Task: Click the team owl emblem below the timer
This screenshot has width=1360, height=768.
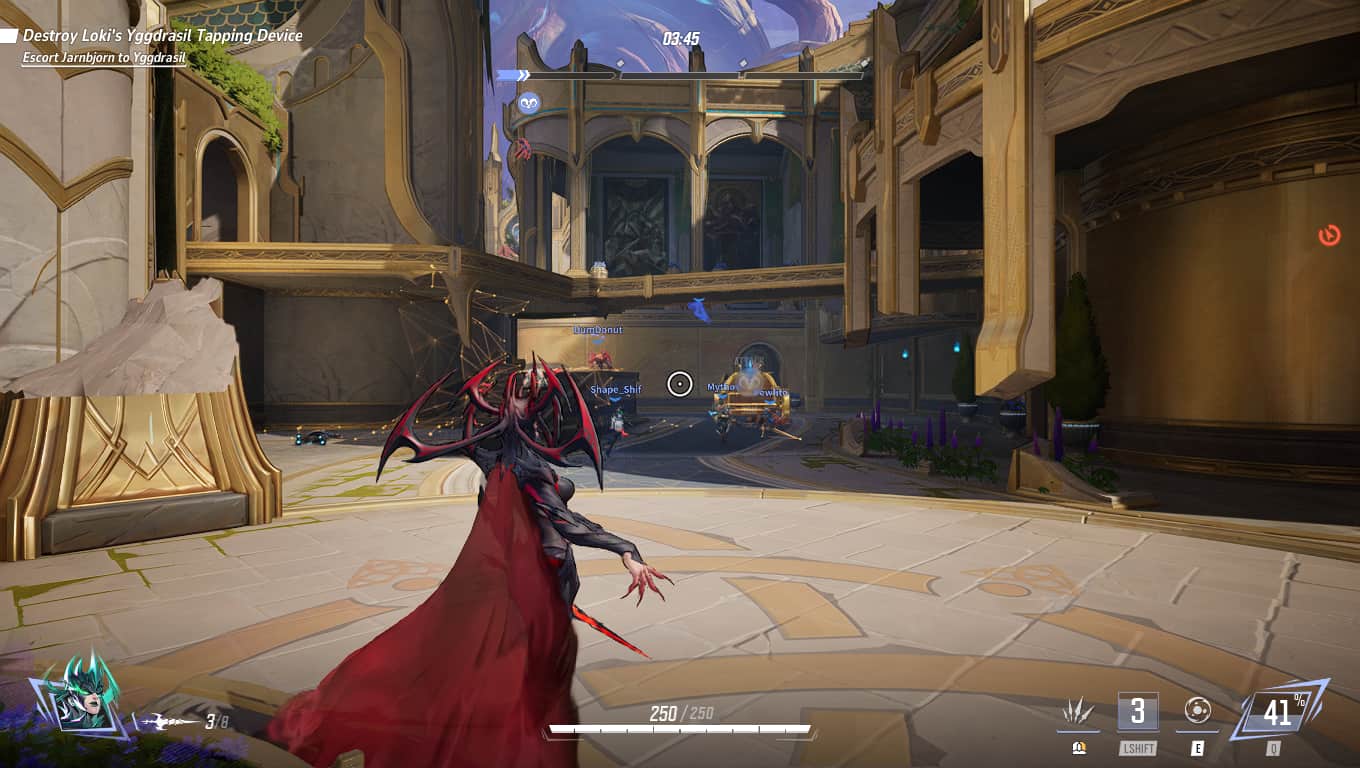Action: click(531, 104)
